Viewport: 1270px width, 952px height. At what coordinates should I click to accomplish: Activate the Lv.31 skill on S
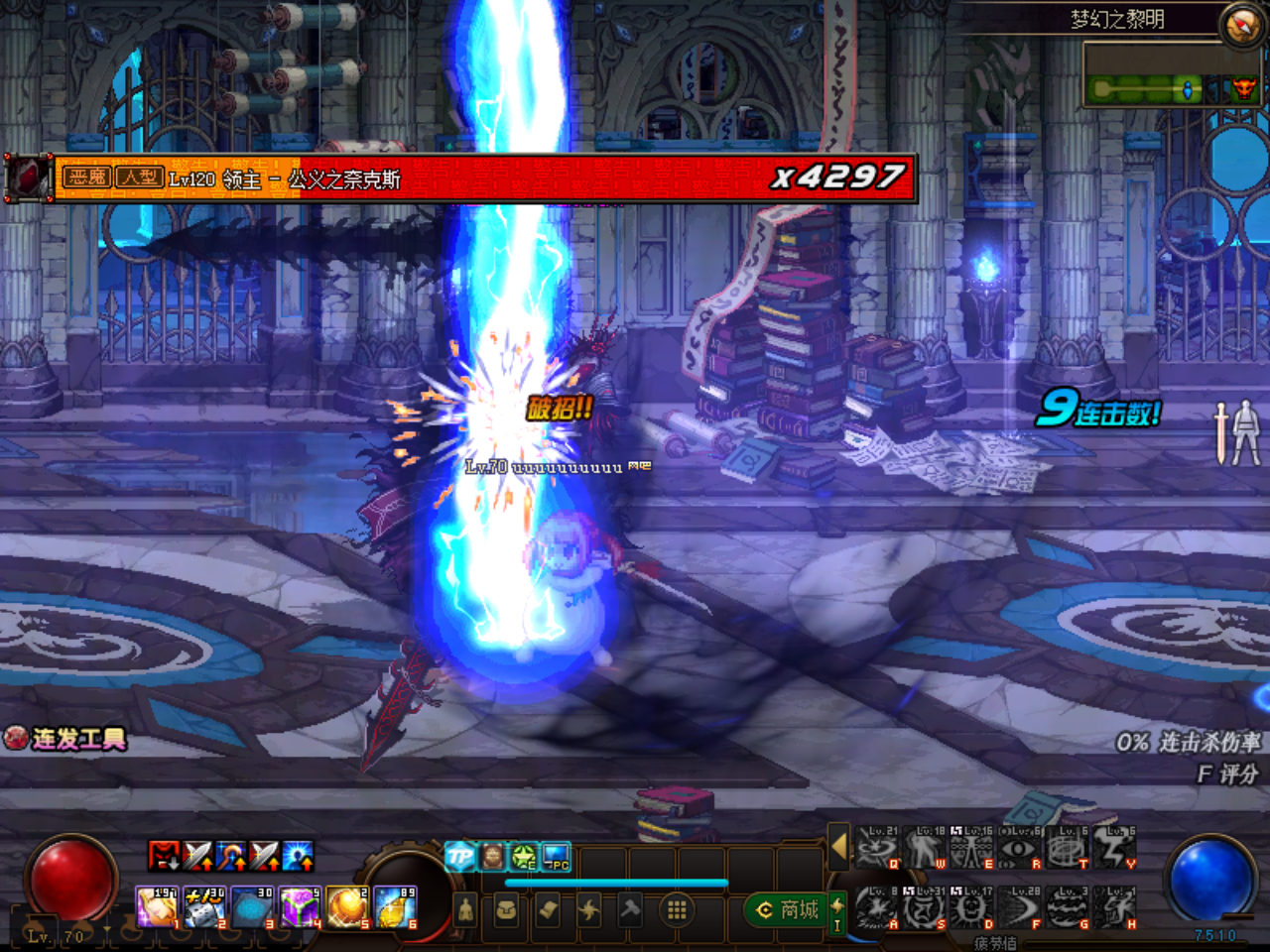point(925,908)
